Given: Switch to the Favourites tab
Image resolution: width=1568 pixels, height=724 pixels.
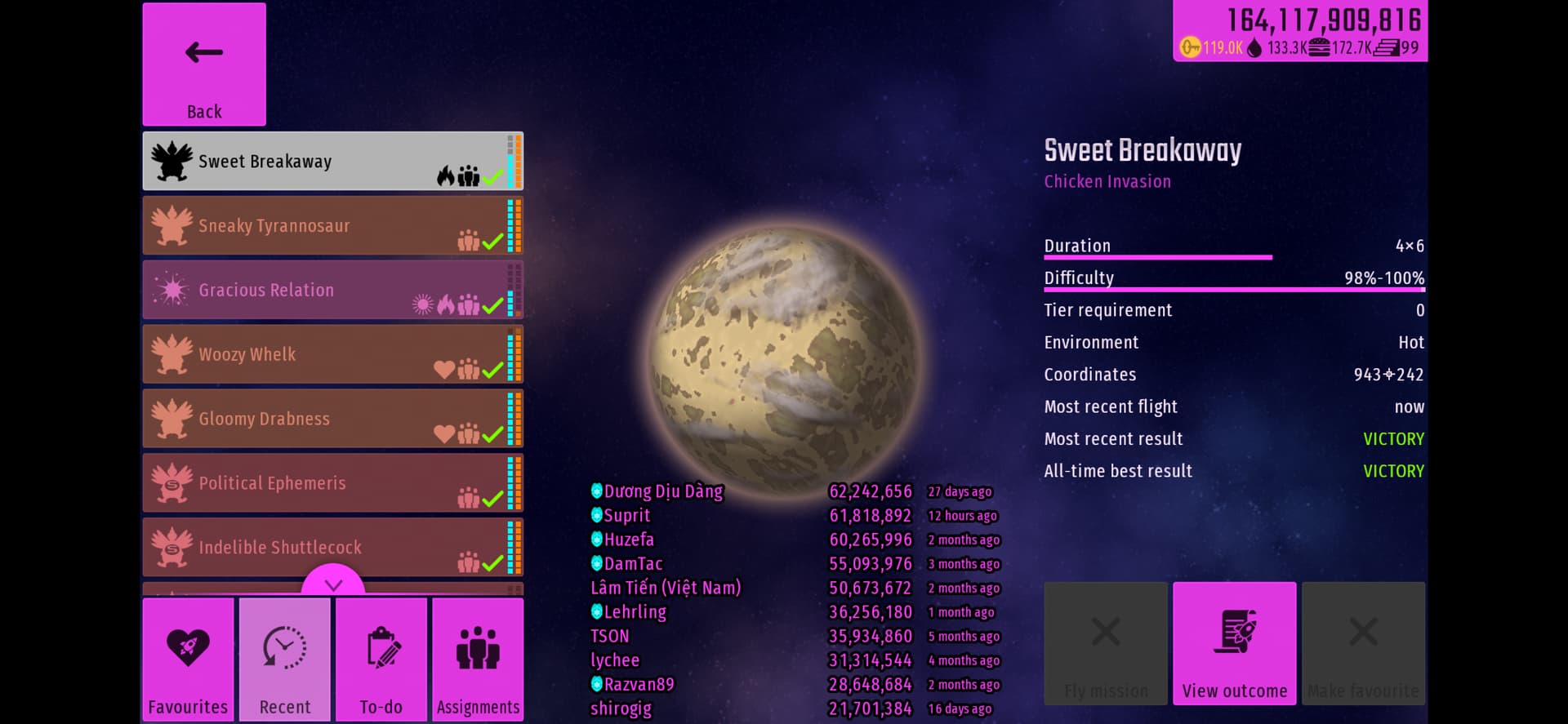Looking at the screenshot, I should click(x=188, y=660).
